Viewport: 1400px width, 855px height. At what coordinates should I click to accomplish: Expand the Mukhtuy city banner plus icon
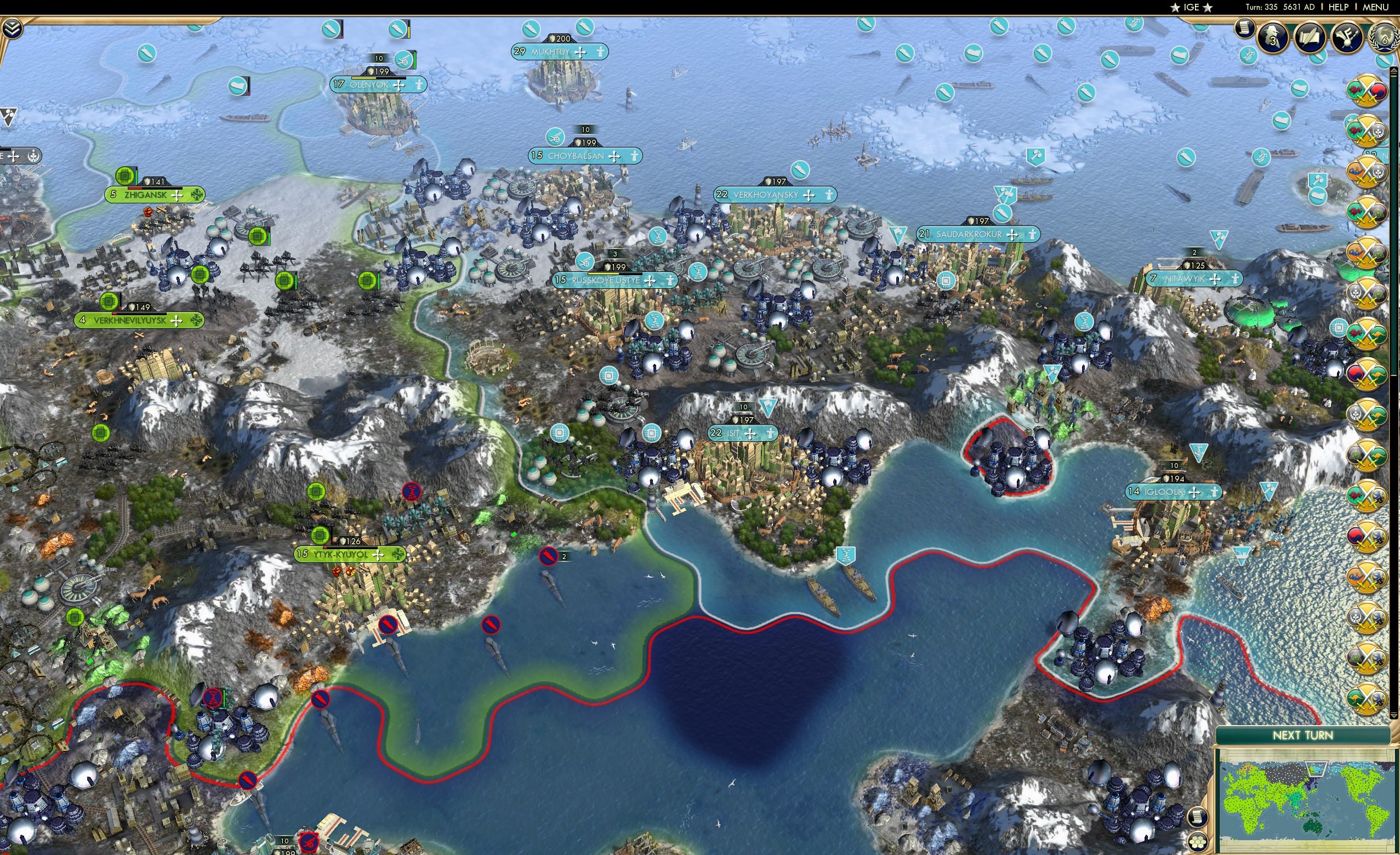click(x=581, y=53)
